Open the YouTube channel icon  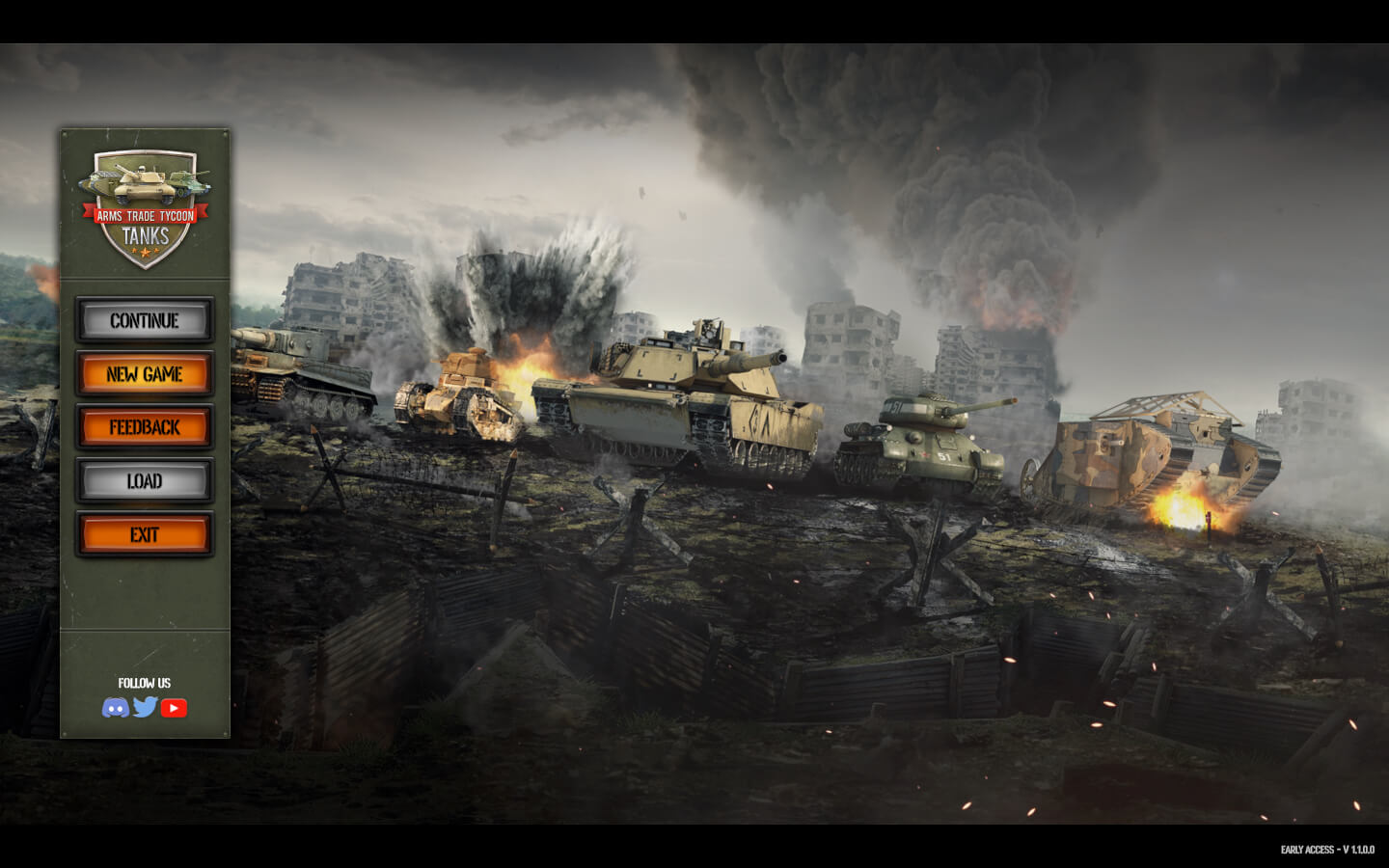pyautogui.click(x=174, y=707)
